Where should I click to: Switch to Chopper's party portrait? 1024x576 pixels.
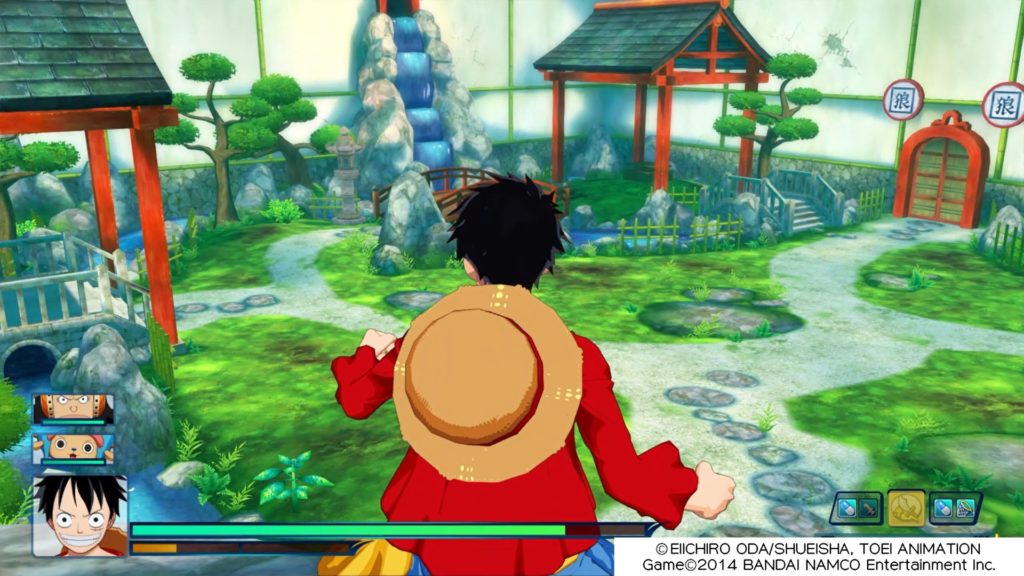pyautogui.click(x=73, y=446)
